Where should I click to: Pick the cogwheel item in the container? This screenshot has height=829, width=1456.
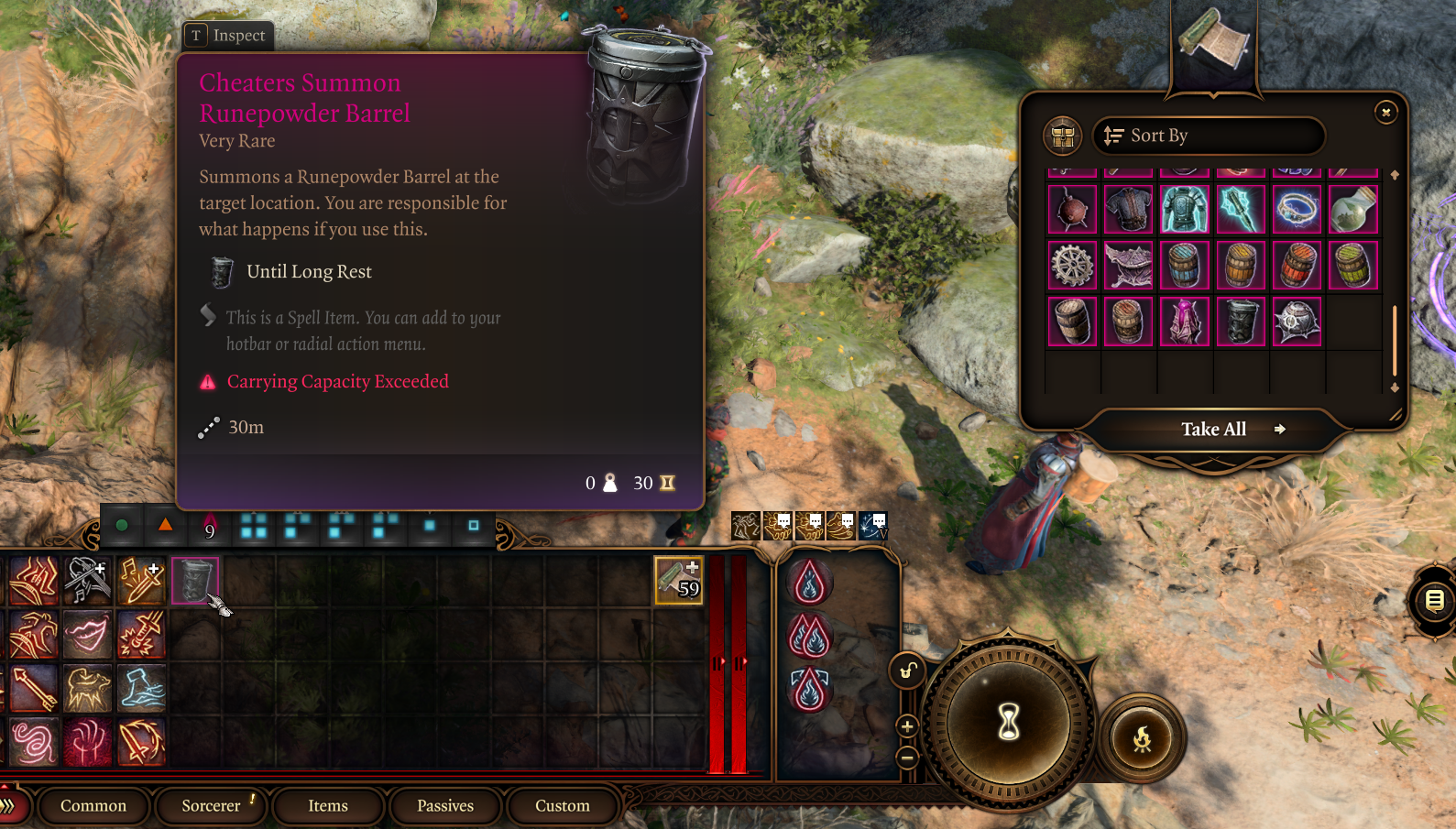[x=1072, y=265]
